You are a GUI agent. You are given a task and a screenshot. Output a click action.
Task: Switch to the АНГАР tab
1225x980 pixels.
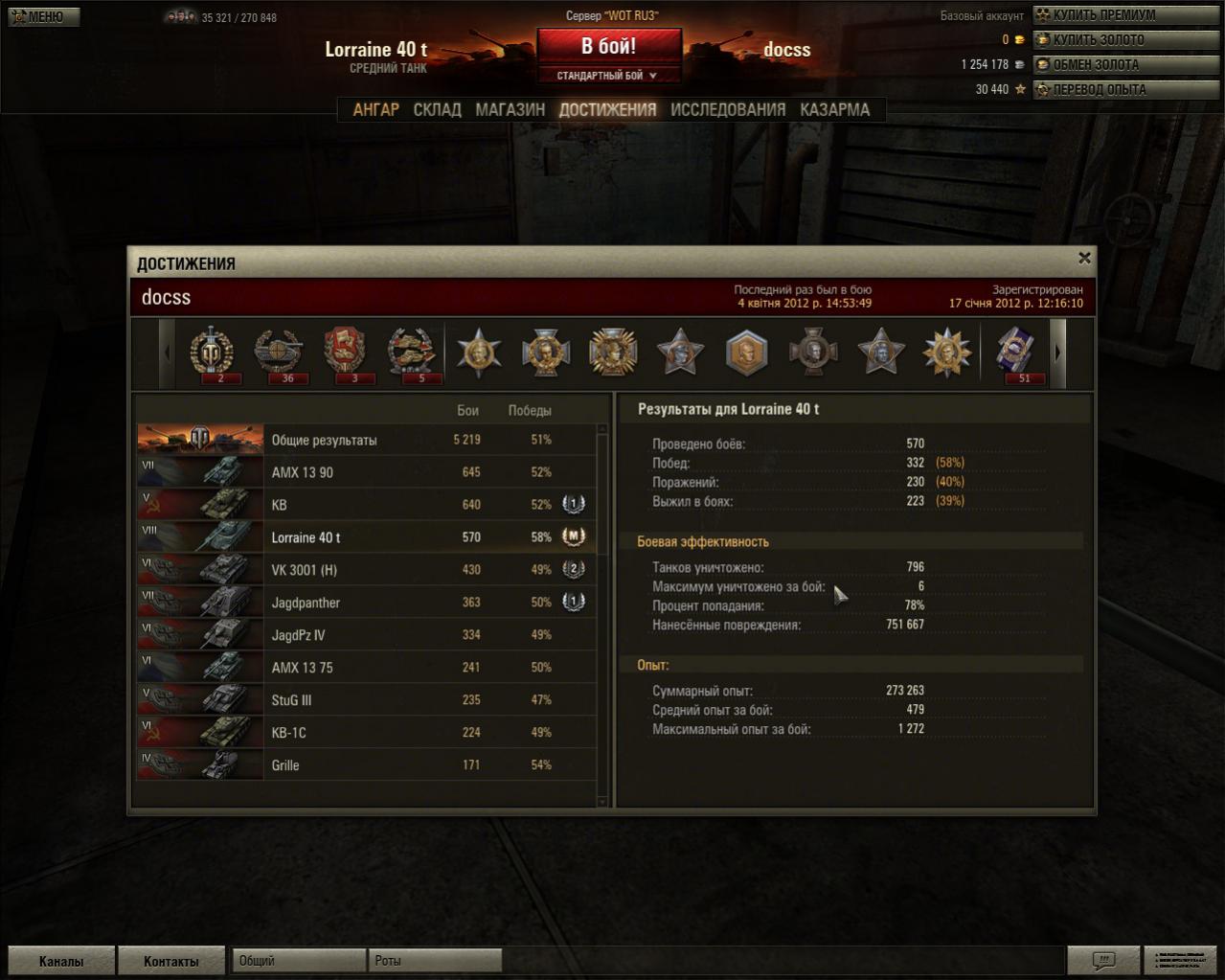tap(375, 109)
